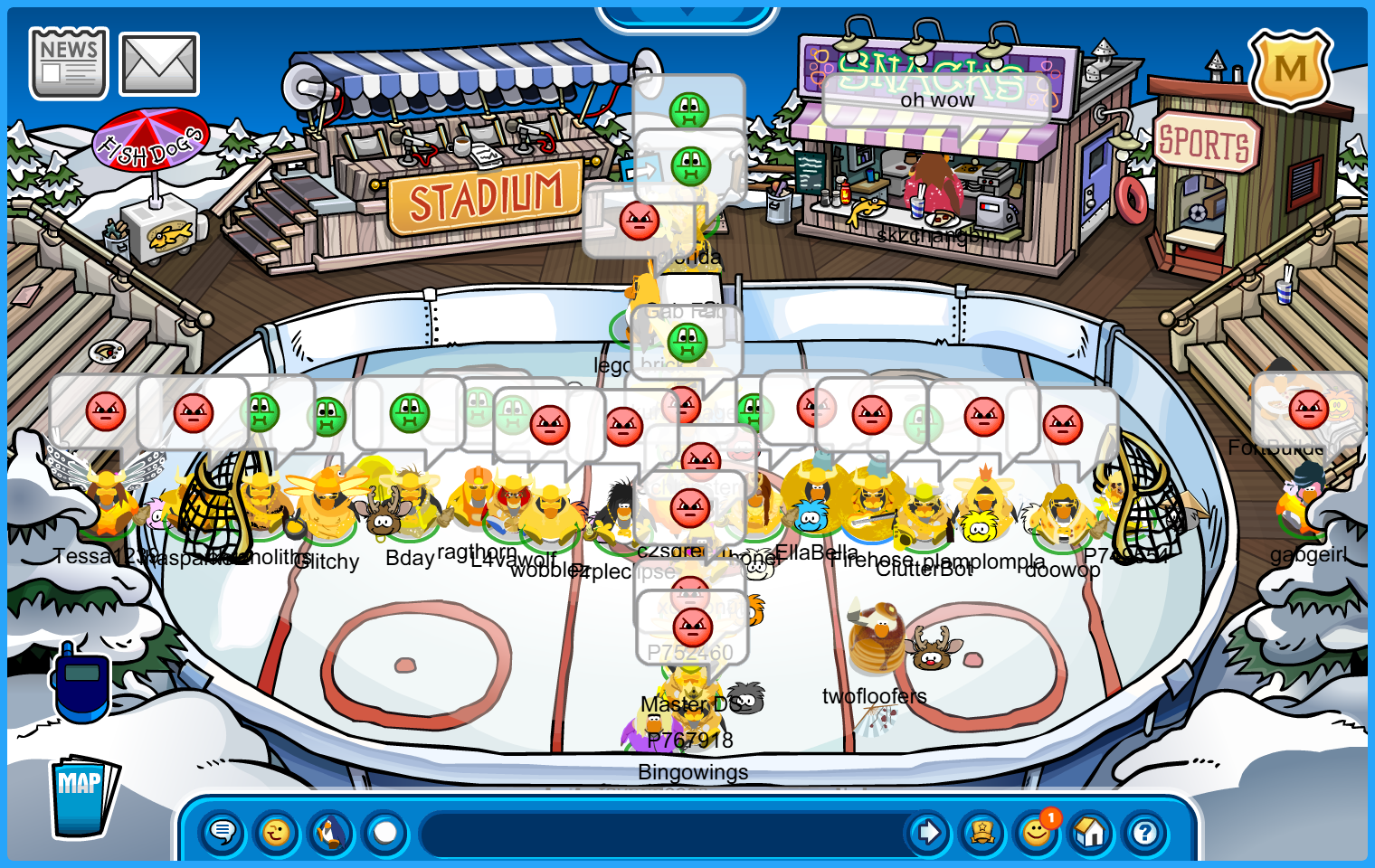Image resolution: width=1375 pixels, height=868 pixels.
Task: Open the Map
Action: tap(83, 797)
